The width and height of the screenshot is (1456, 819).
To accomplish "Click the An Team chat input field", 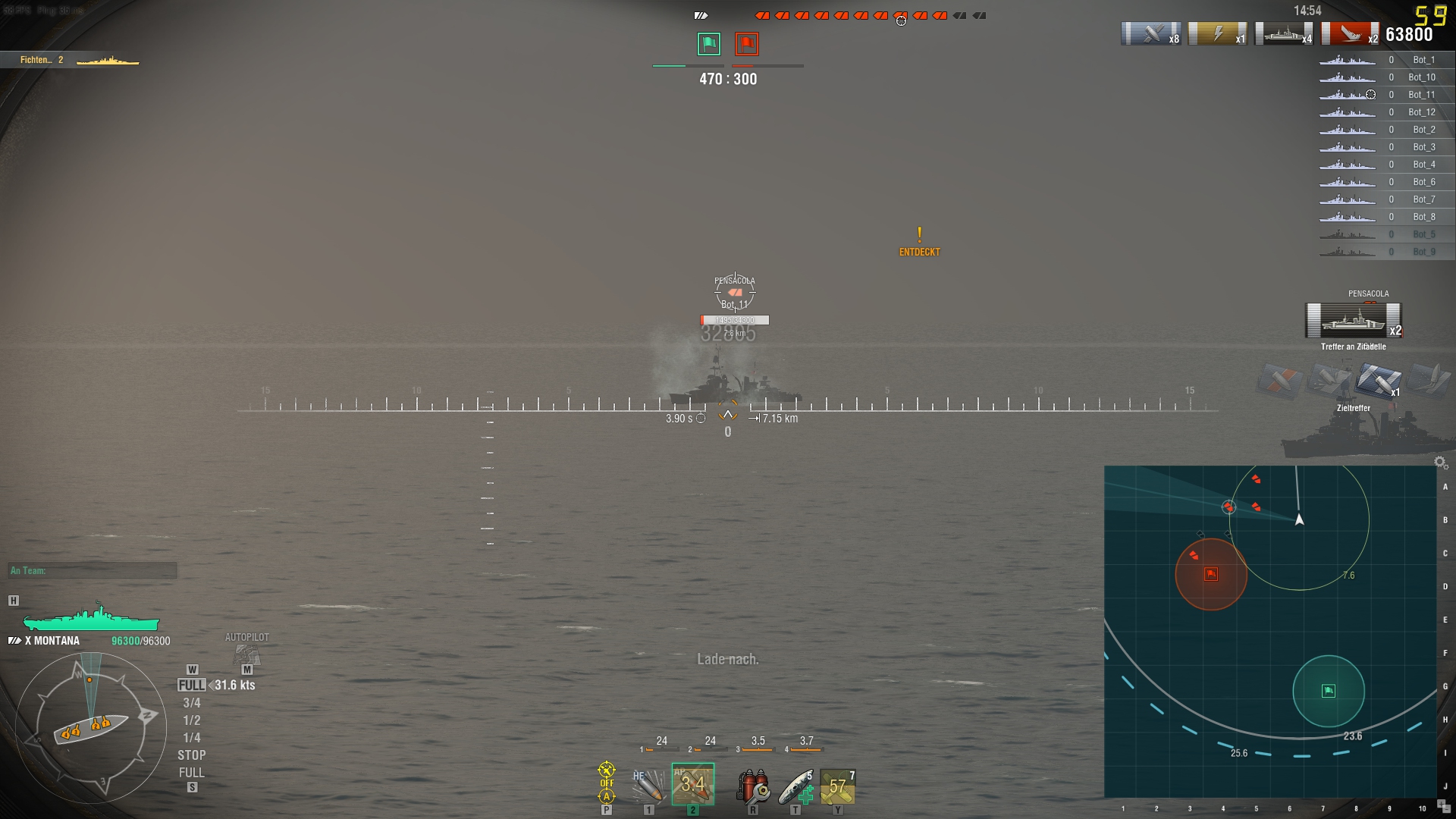I will tap(91, 570).
